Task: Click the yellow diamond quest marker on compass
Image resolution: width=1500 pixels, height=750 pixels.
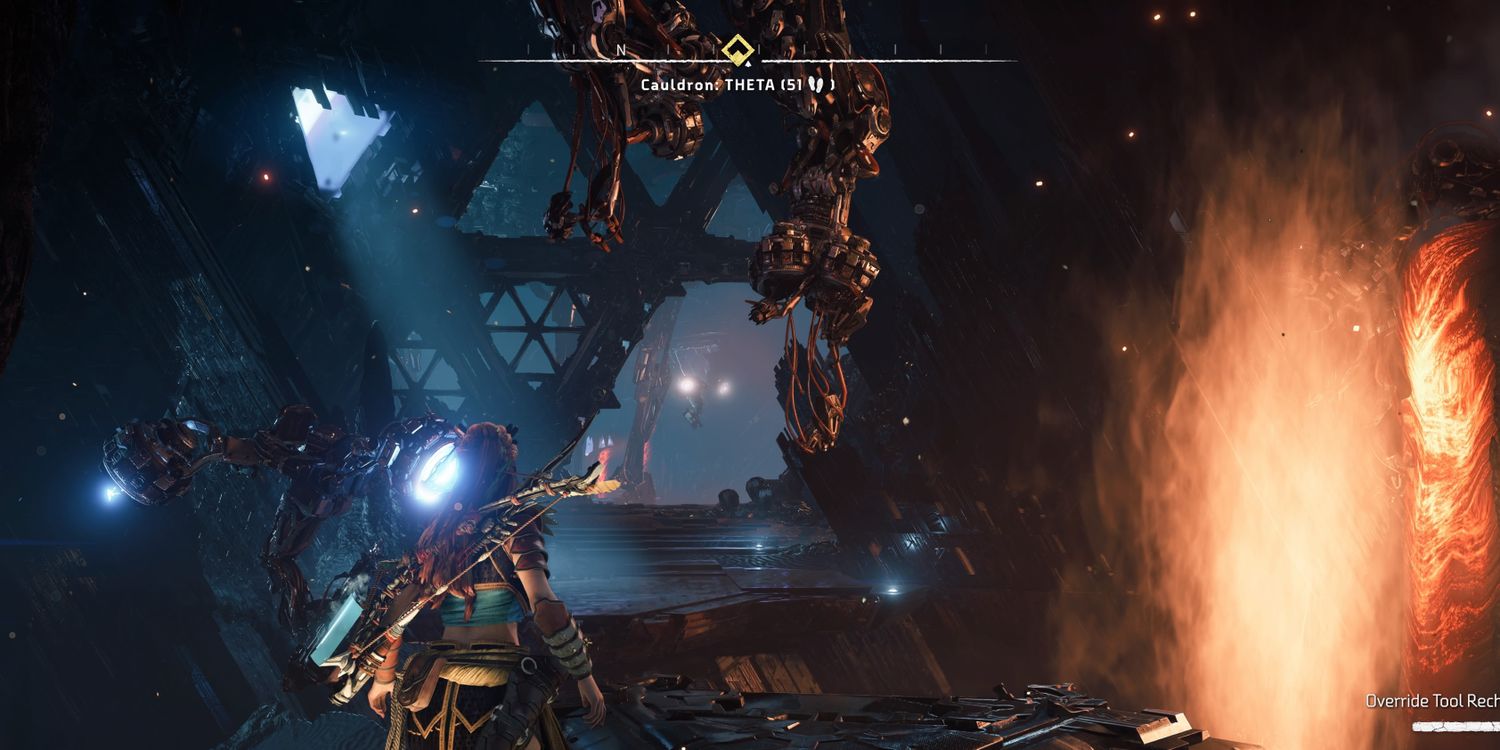Action: [x=738, y=47]
